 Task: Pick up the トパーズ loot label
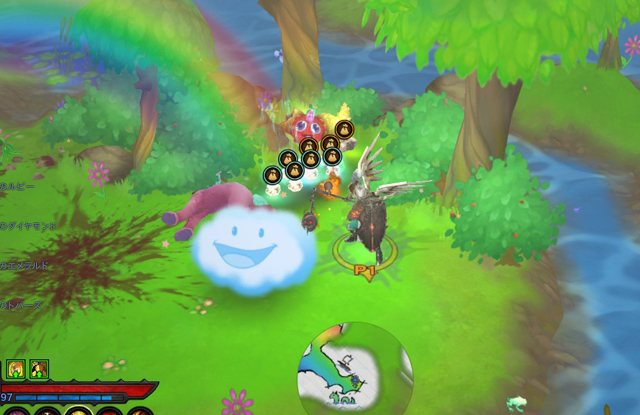coord(21,305)
